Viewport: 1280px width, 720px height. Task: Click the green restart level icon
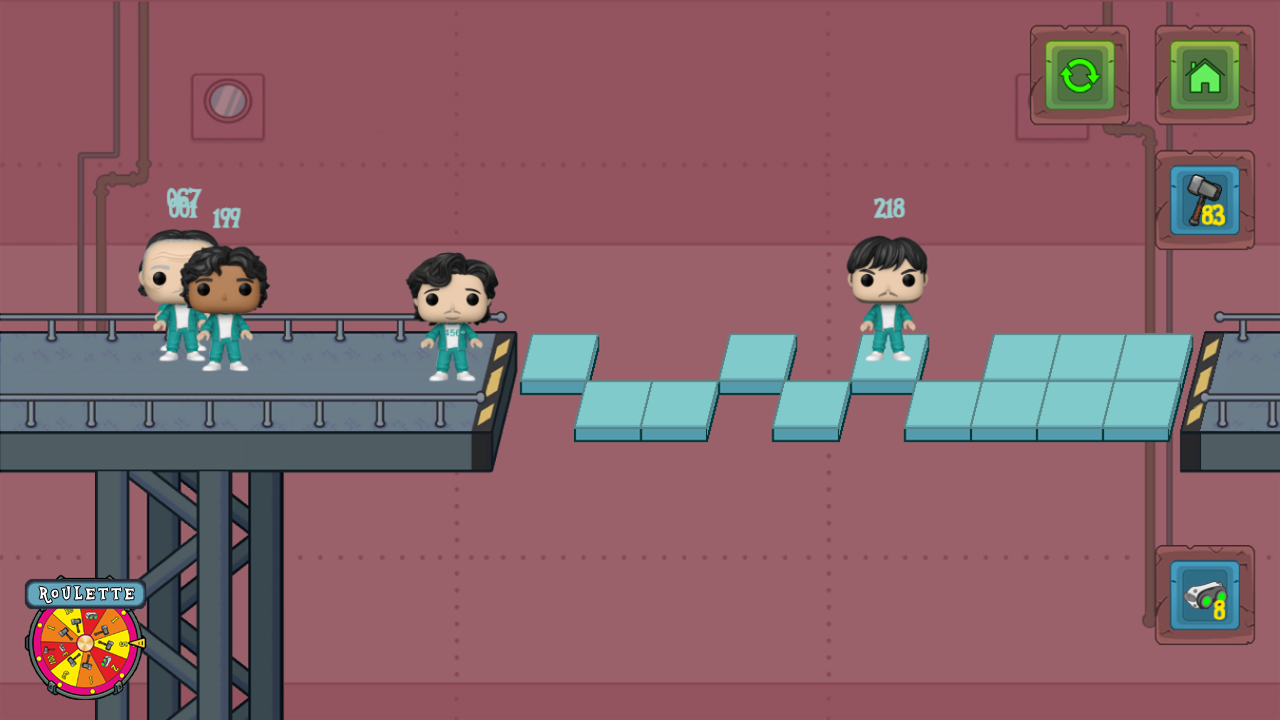(x=1079, y=74)
